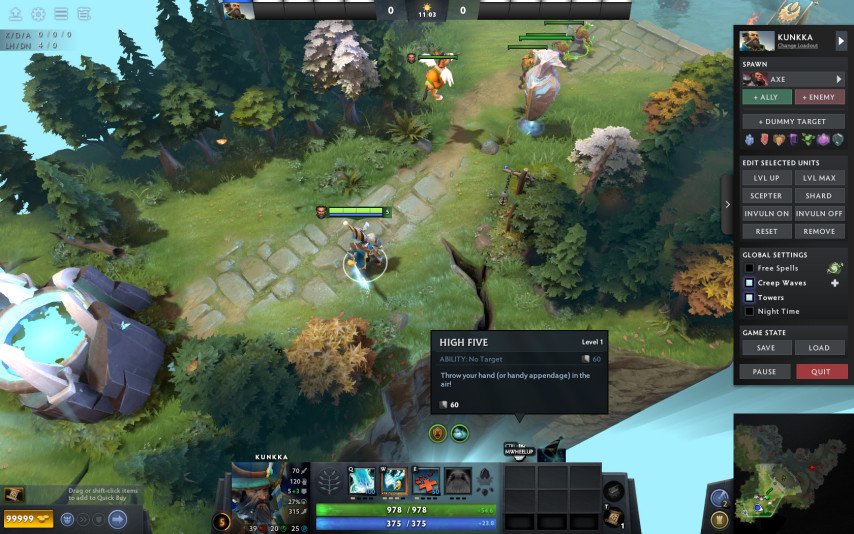The height and width of the screenshot is (534, 854).
Task: Activate Kunkka's X Marks the Spot ability
Action: coord(427,479)
